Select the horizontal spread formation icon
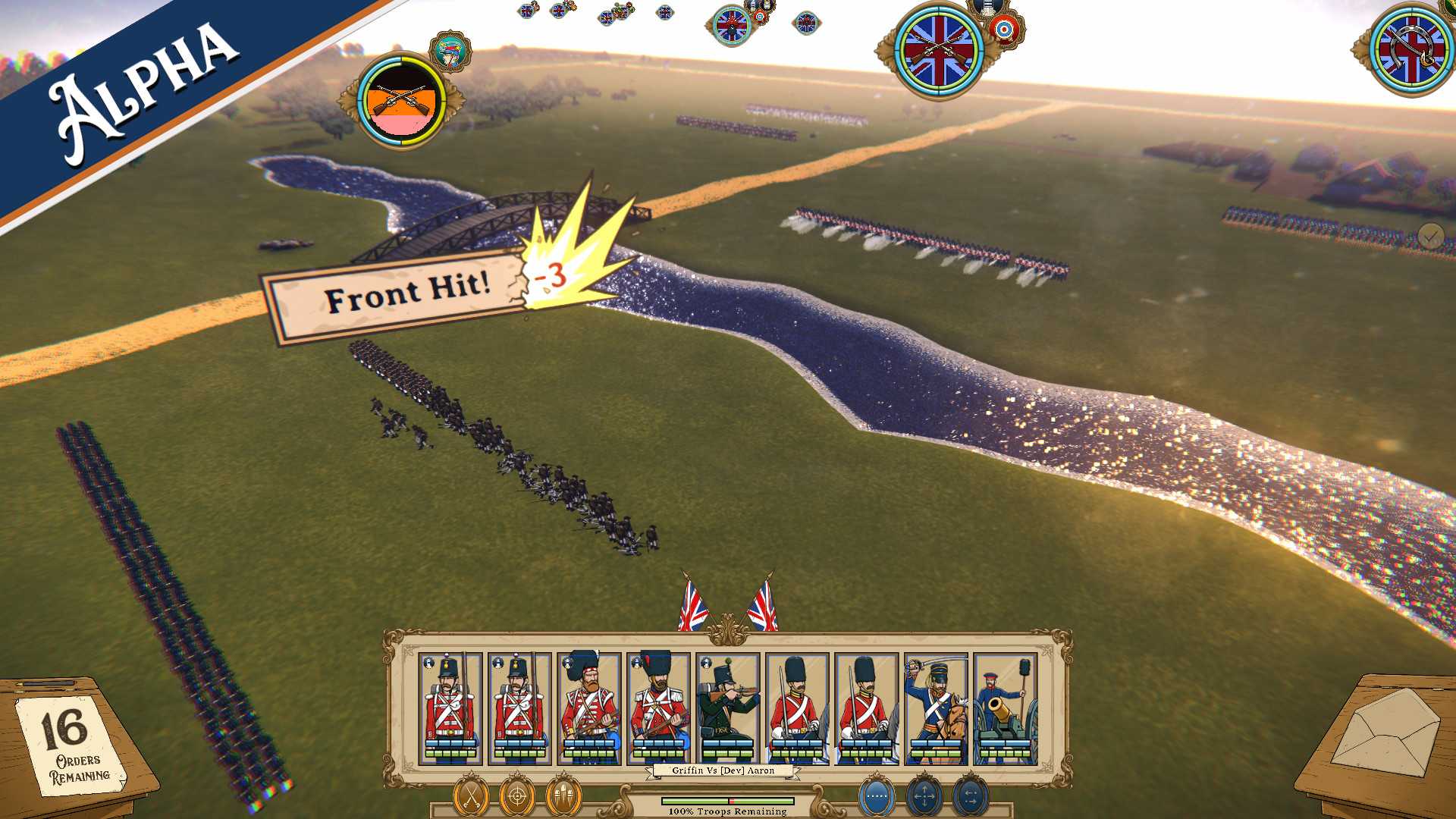Viewport: 1456px width, 819px height. [x=970, y=796]
